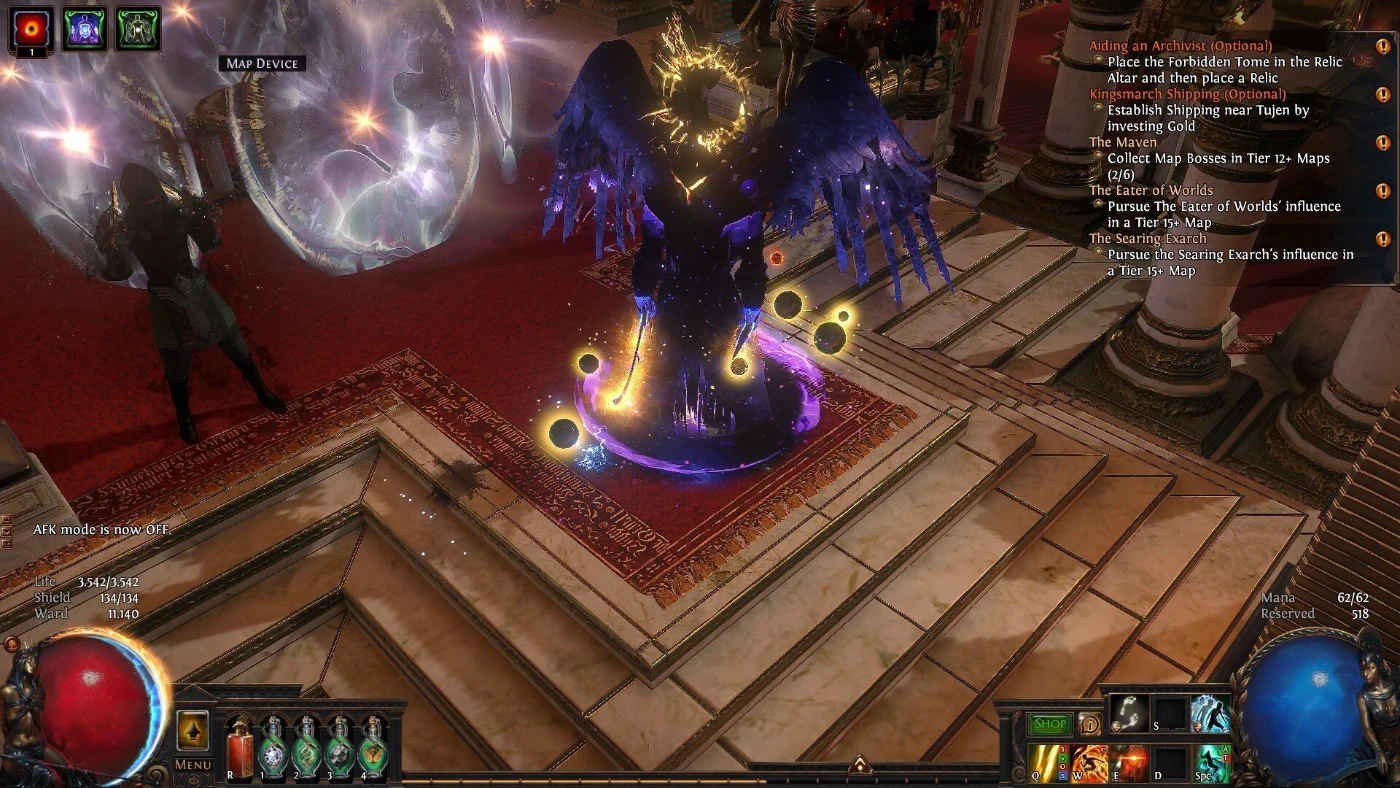Activate the red fire orb skill on E
Viewport: 1400px width, 788px height.
[x=1131, y=764]
